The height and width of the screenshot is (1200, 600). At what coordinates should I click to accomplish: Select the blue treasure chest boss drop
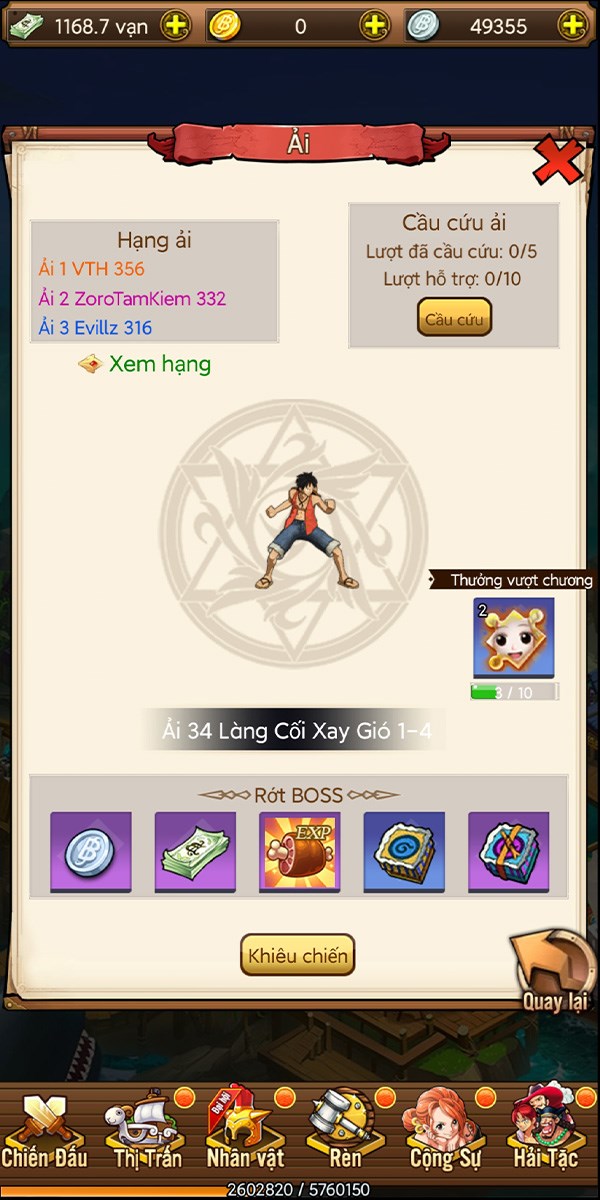tap(404, 851)
